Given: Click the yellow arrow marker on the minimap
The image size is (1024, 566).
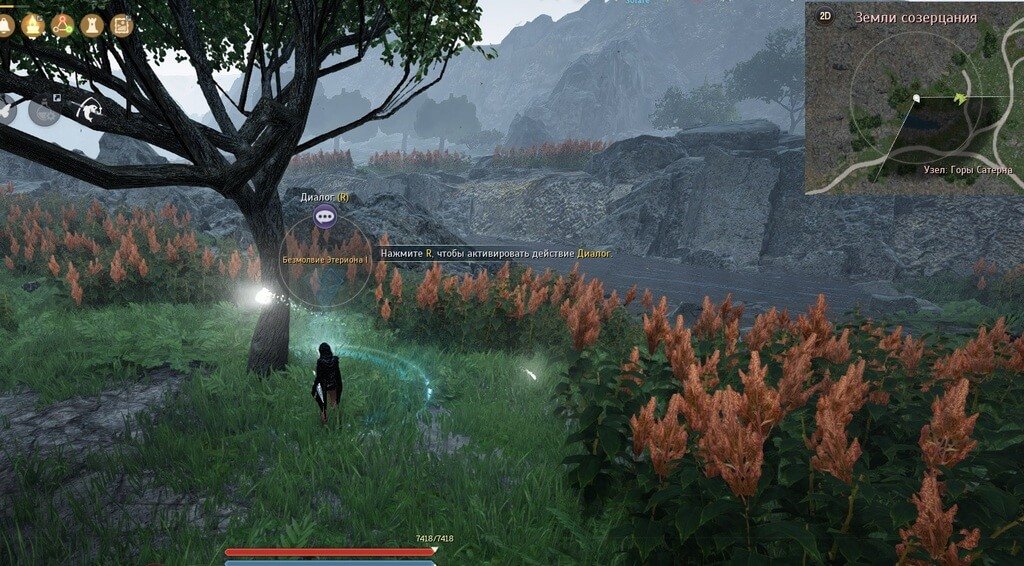Looking at the screenshot, I should click(961, 97).
